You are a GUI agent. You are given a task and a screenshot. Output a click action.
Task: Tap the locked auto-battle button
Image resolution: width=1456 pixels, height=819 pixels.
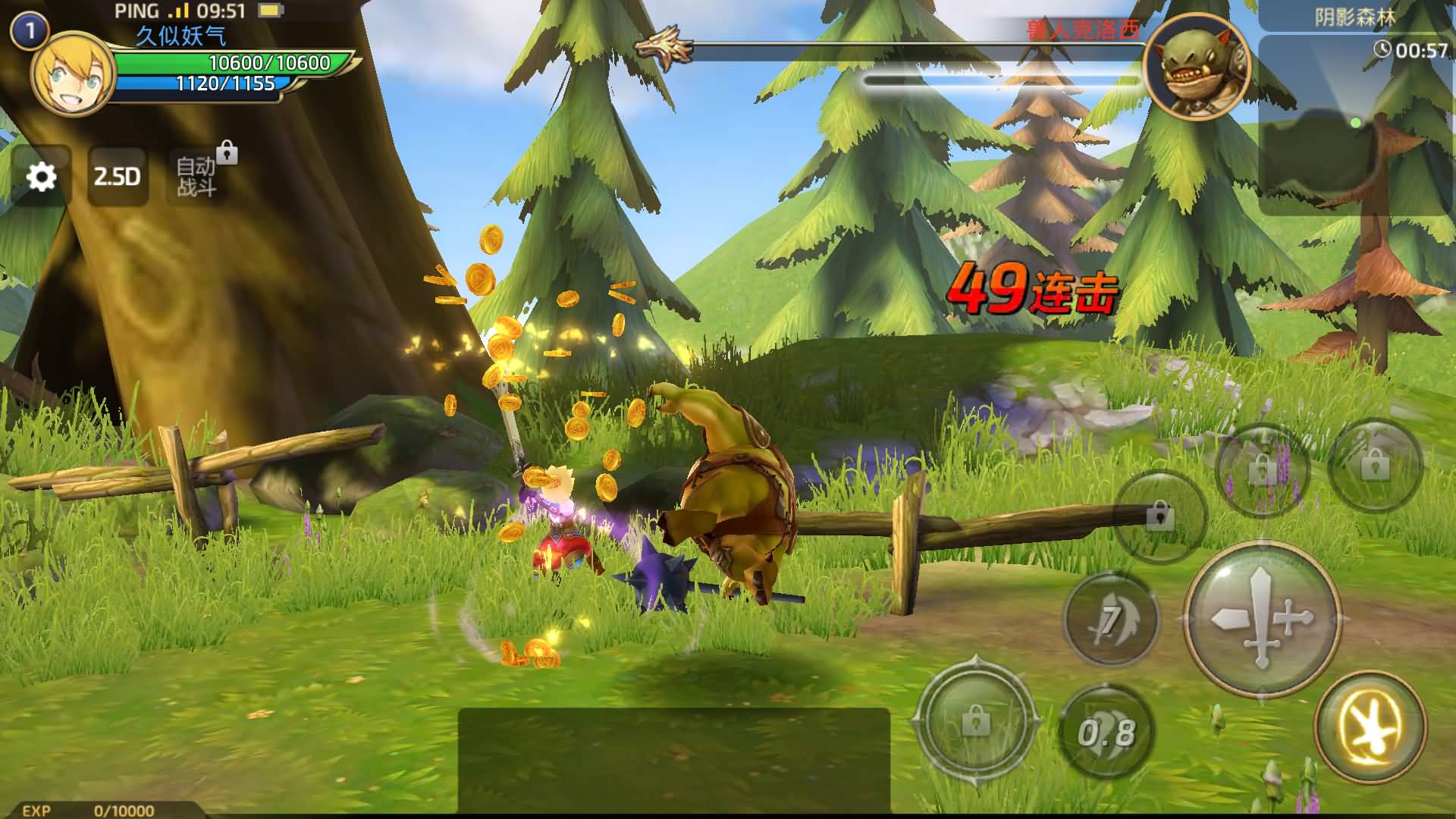pos(197,176)
